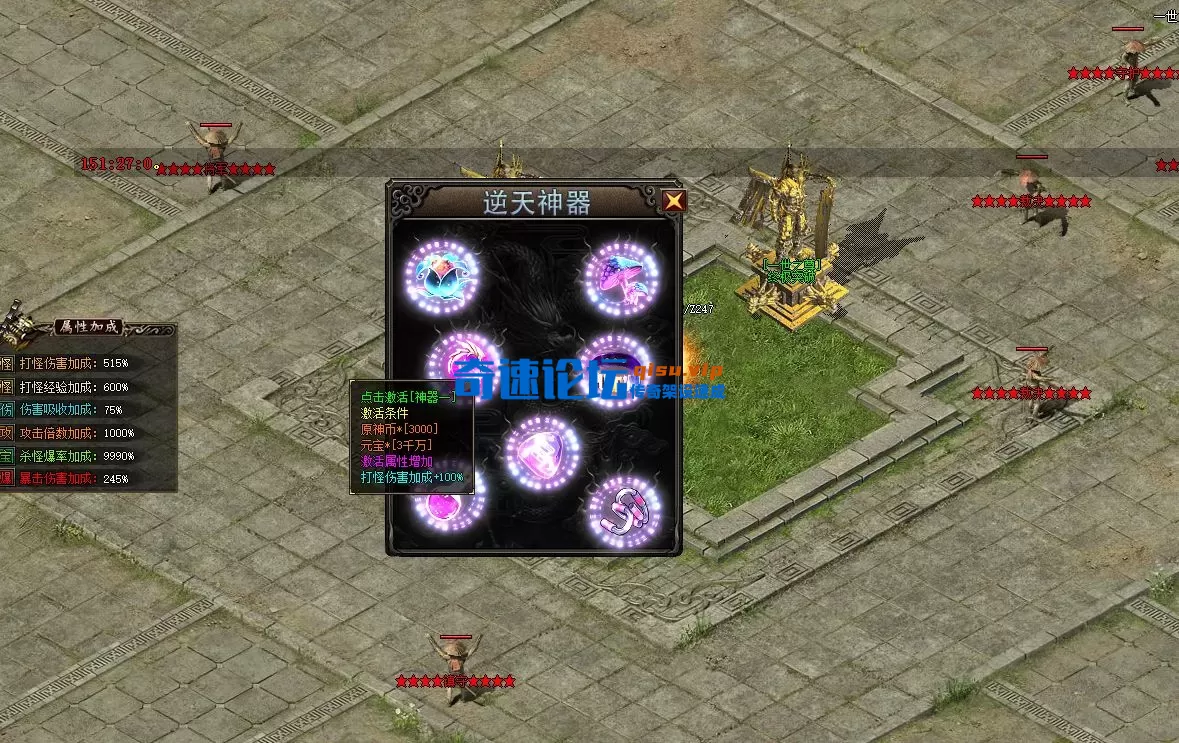Select the chain link artifact
Viewport: 1179px width, 743px height.
626,510
